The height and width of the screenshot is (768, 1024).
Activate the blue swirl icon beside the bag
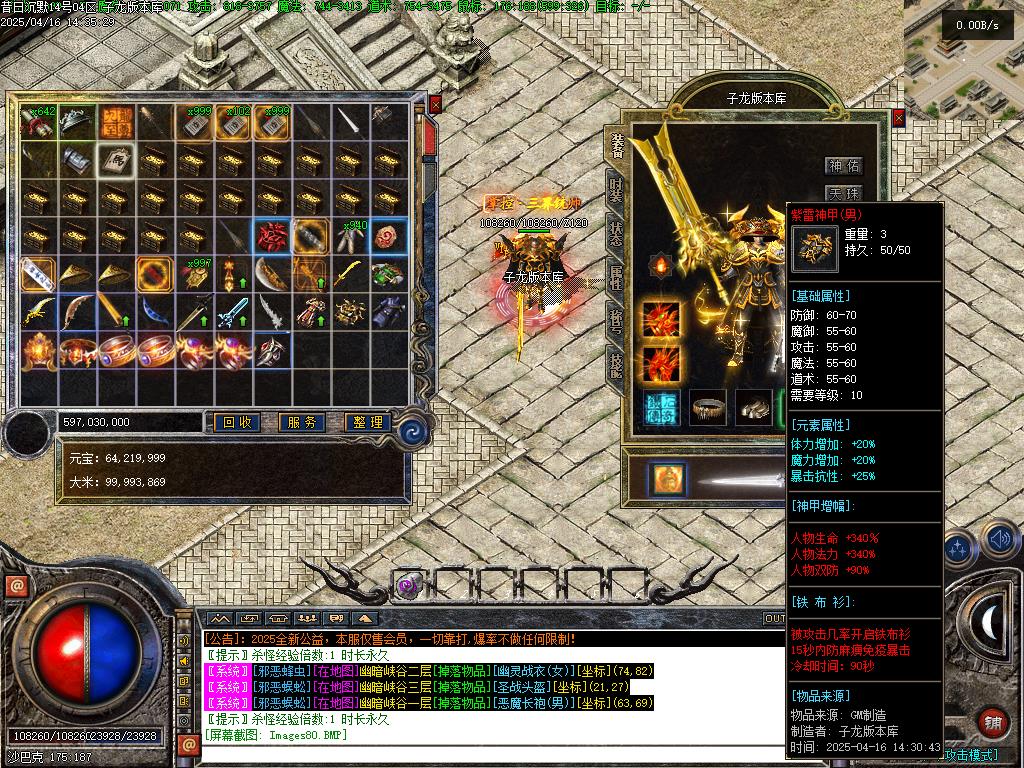coord(412,432)
